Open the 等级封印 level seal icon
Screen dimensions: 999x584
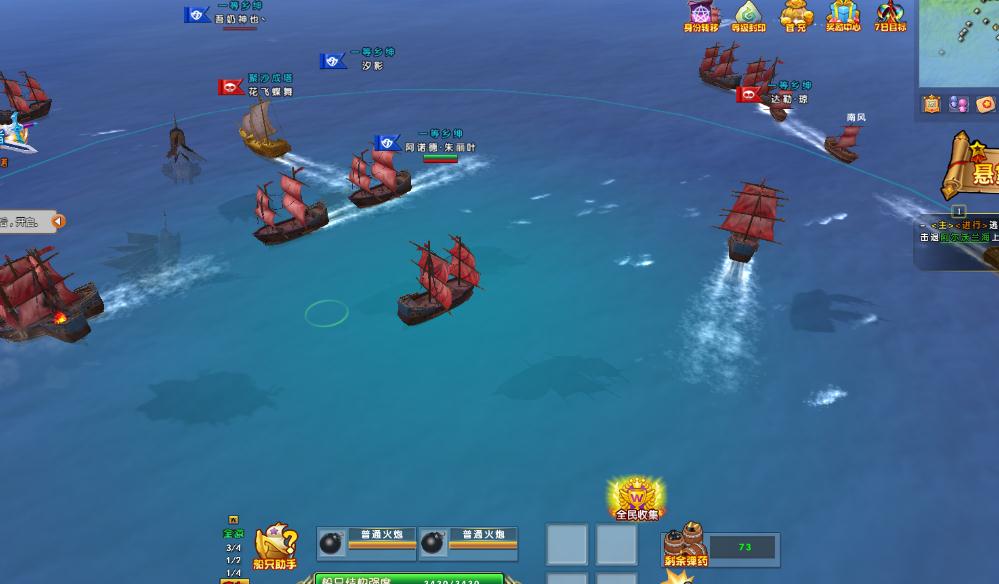[x=748, y=15]
